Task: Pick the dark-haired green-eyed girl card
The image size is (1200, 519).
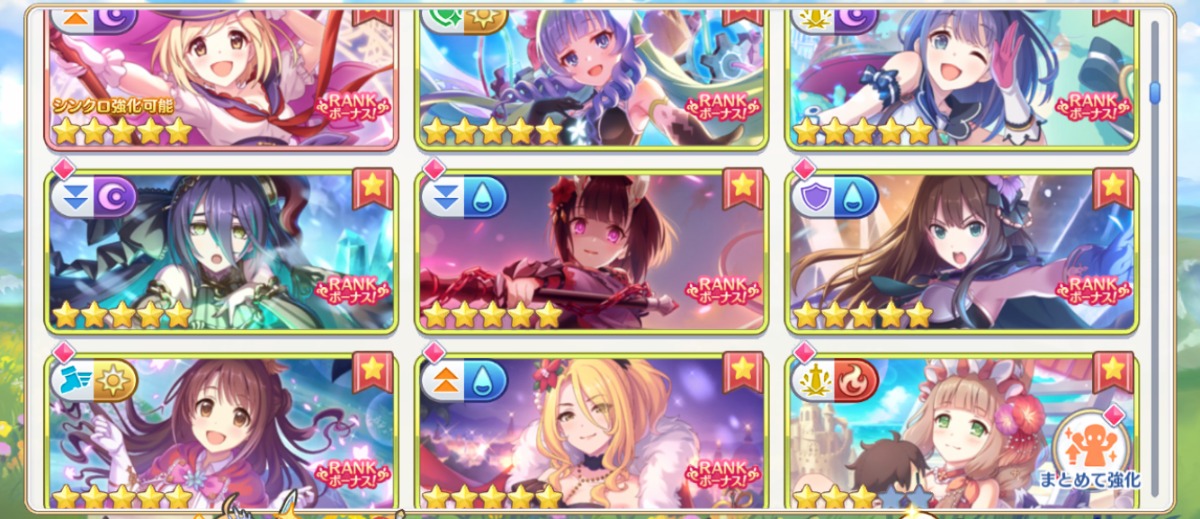Action: [220, 252]
